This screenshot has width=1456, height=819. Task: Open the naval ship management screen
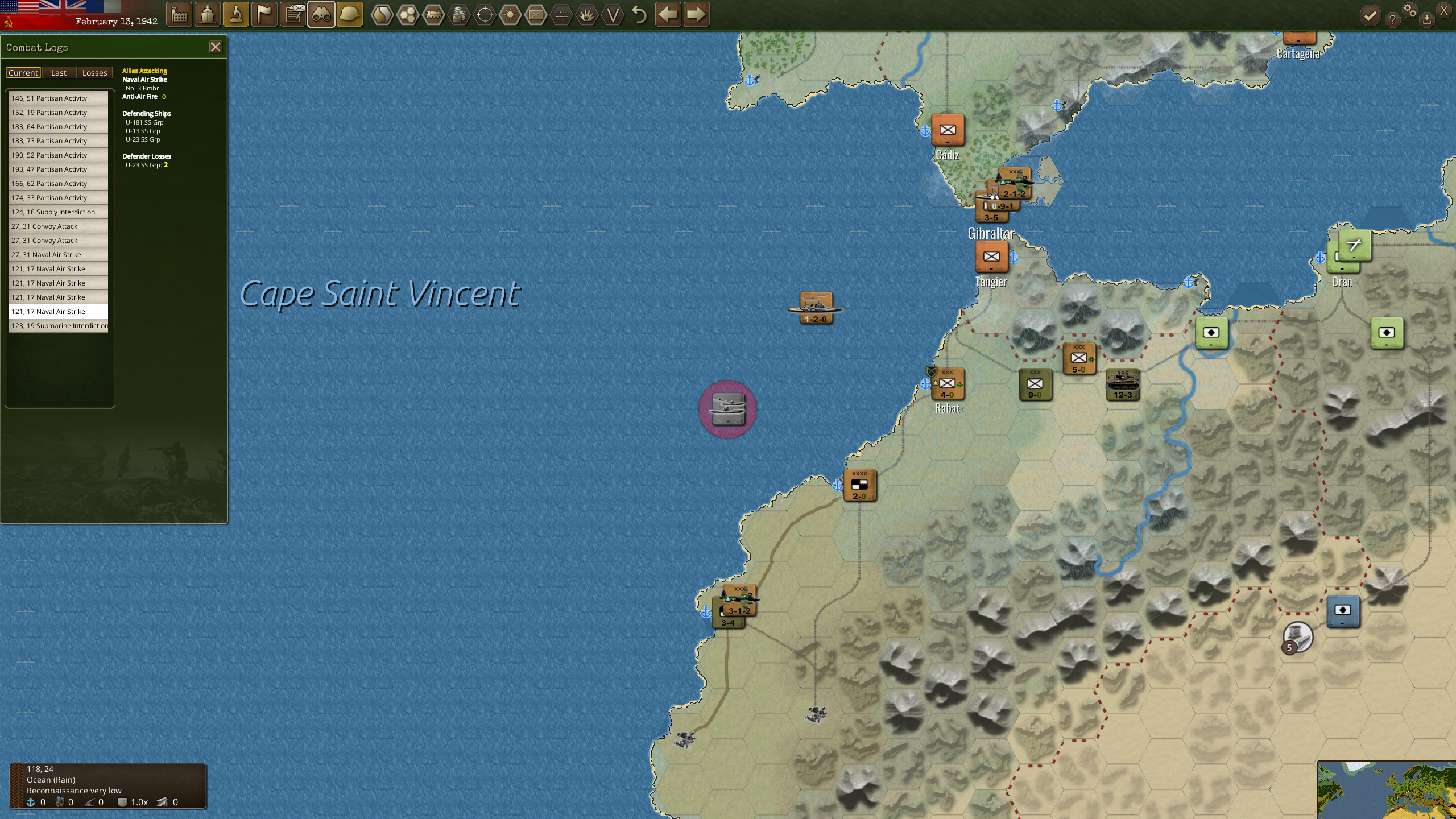(208, 15)
